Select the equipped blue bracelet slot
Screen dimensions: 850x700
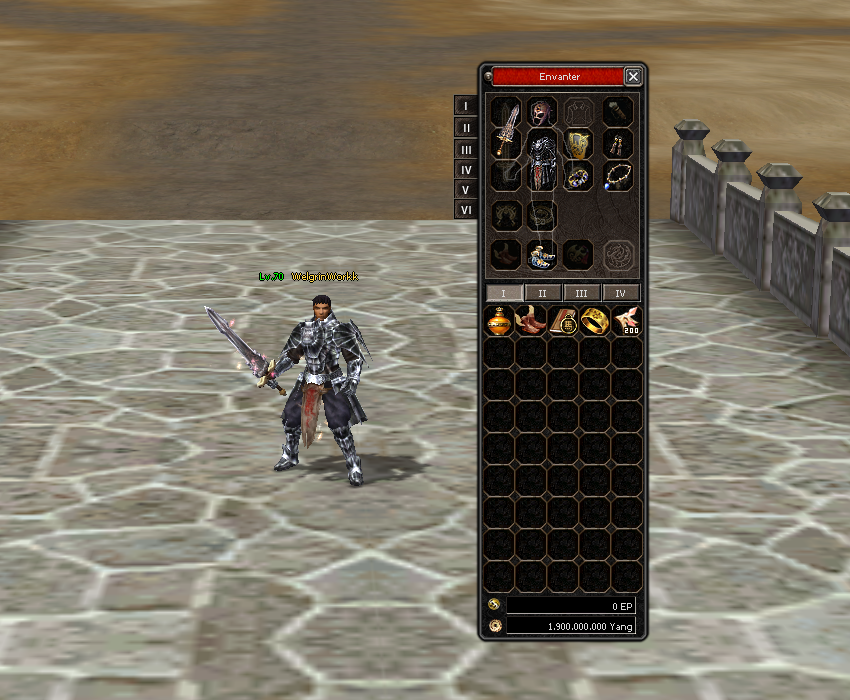pyautogui.click(x=579, y=178)
